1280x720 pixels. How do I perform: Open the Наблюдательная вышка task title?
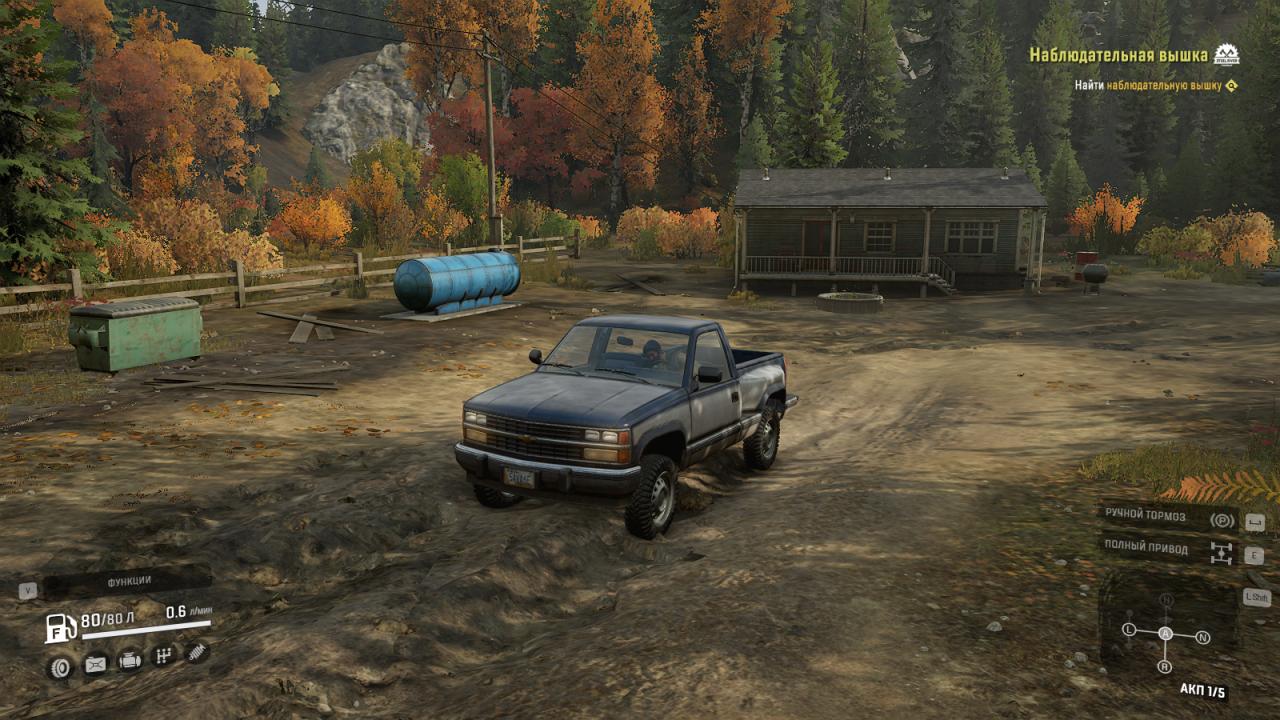[x=1118, y=55]
